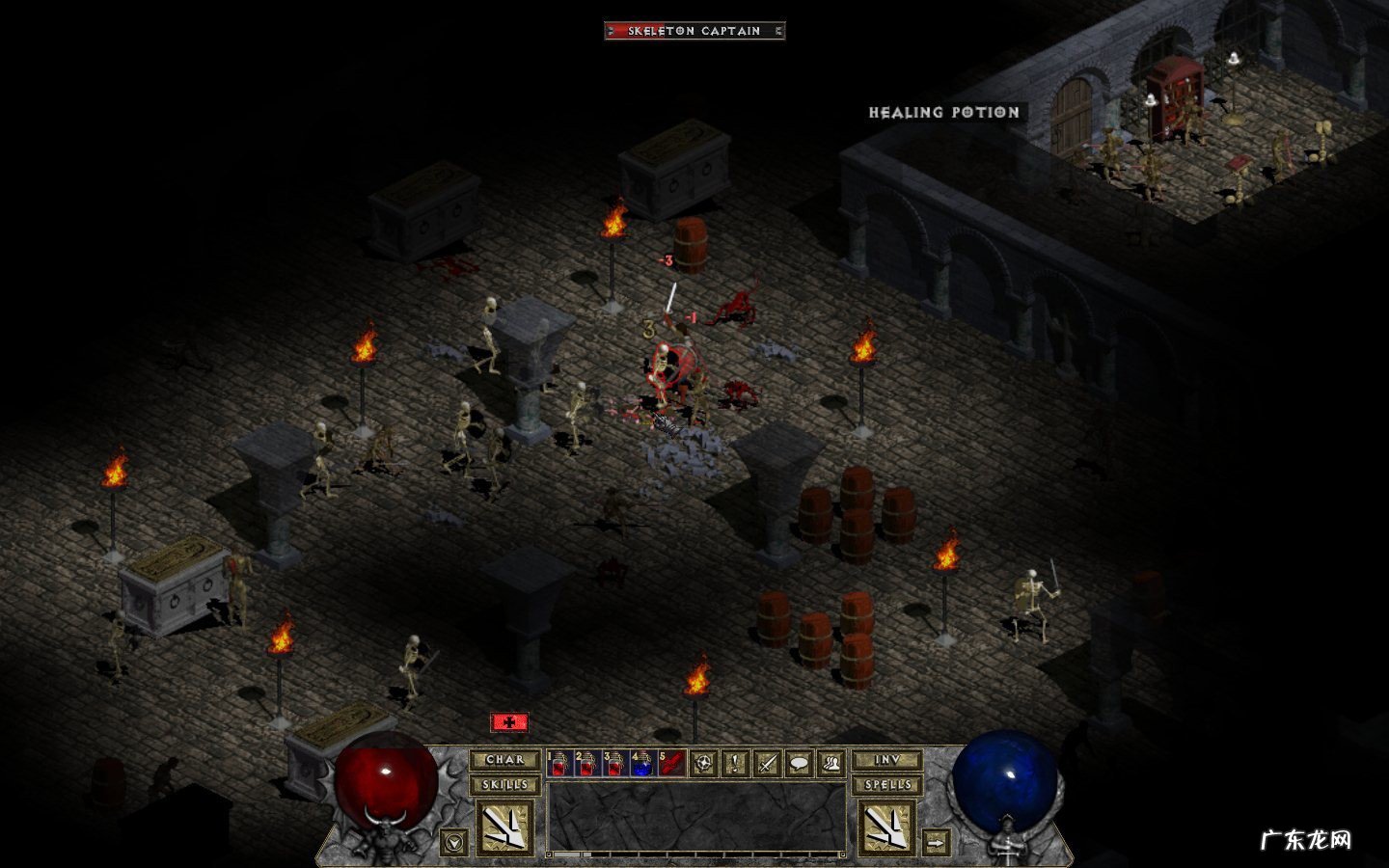
Task: Select the left-hand attack skill icon
Action: (504, 827)
